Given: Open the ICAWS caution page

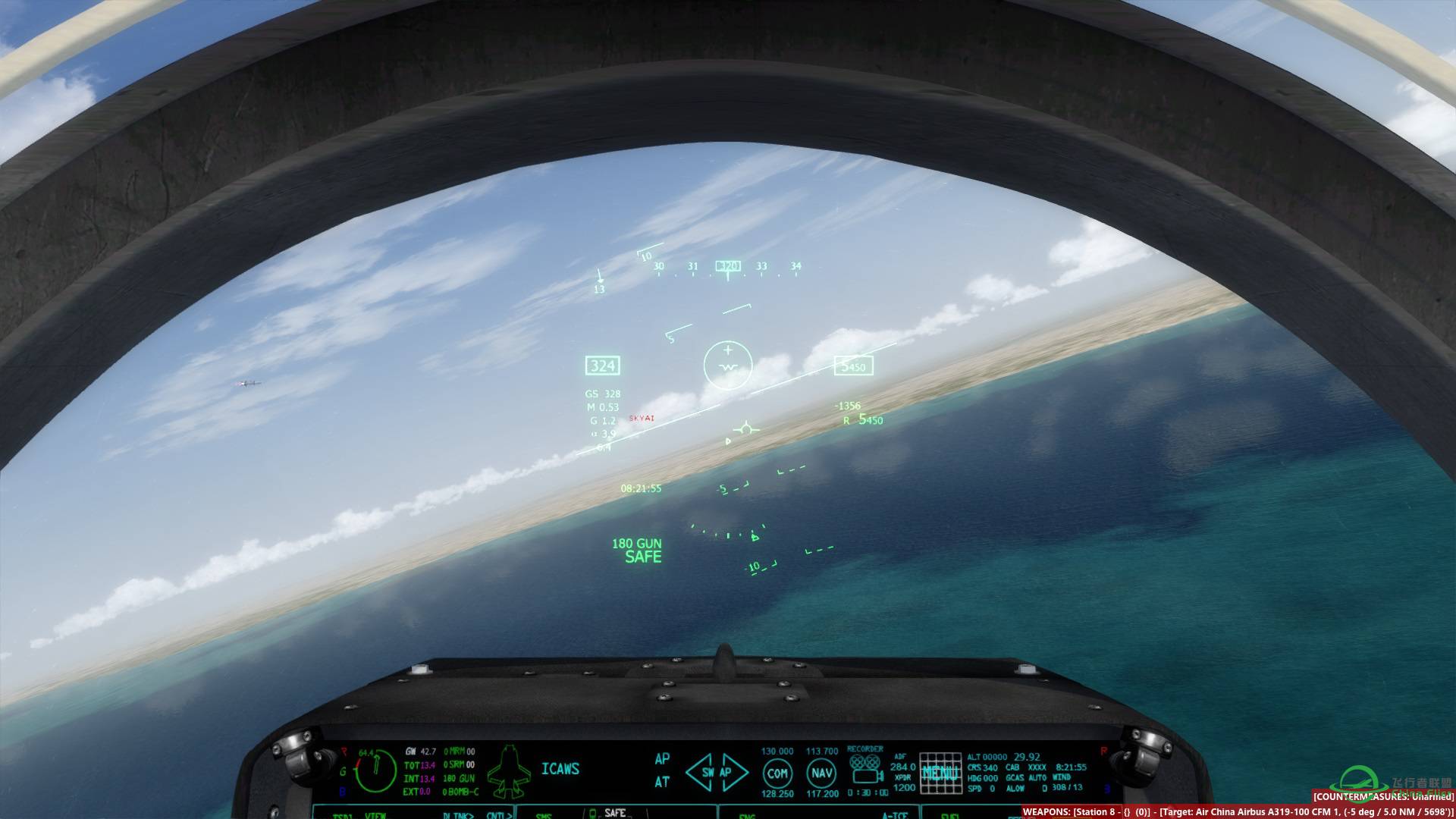Looking at the screenshot, I should tap(560, 769).
